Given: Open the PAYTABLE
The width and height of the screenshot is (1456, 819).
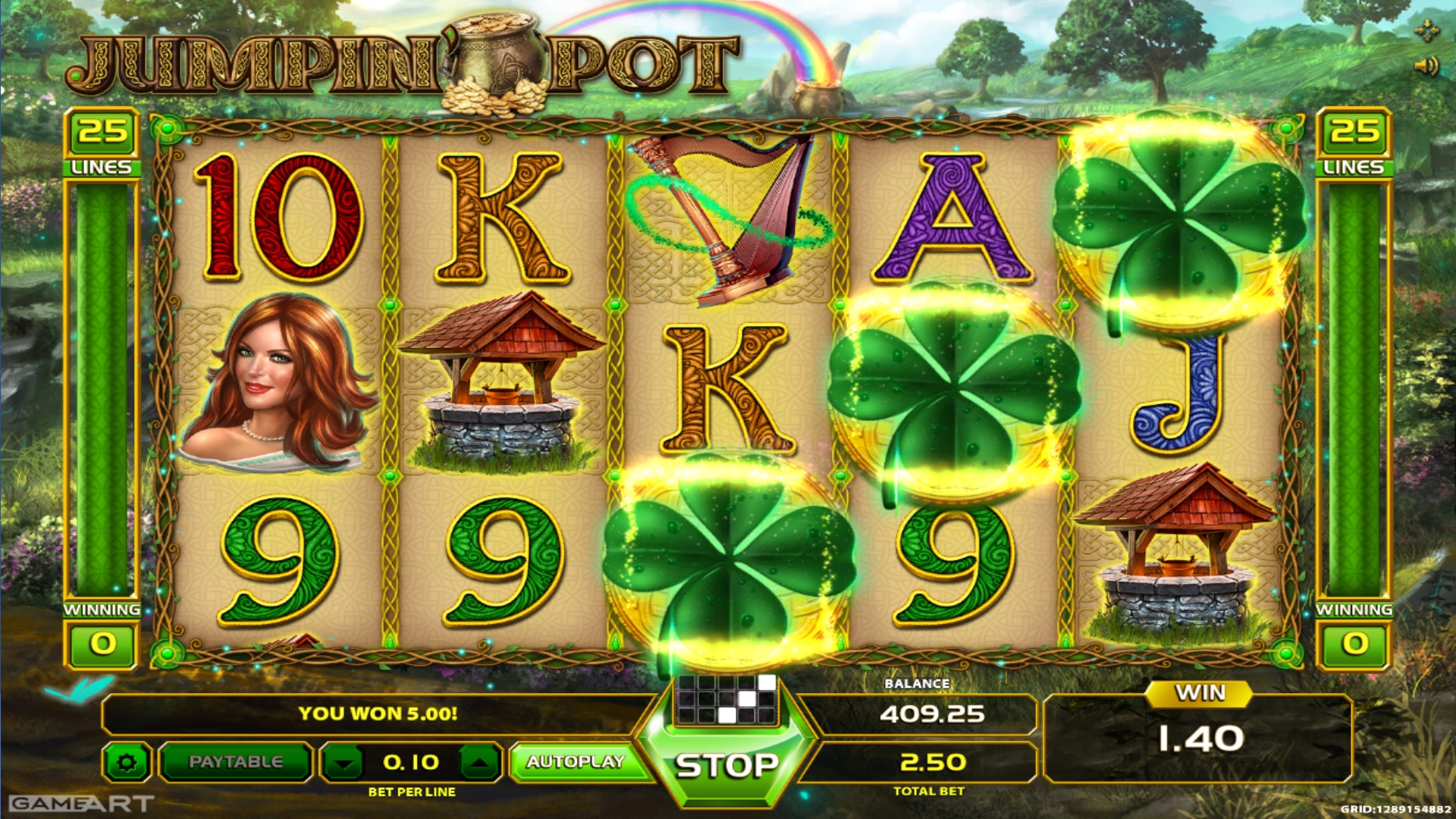Looking at the screenshot, I should pyautogui.click(x=235, y=762).
